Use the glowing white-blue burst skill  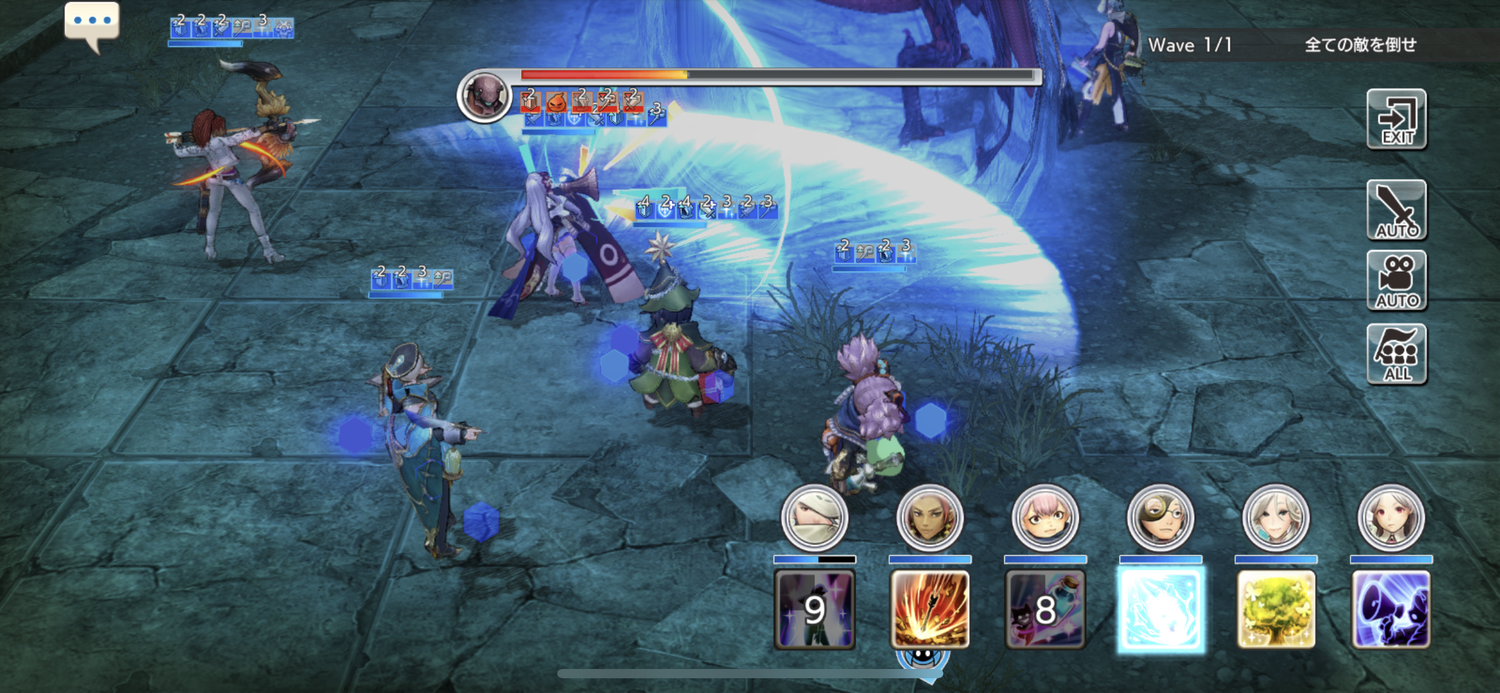[1161, 609]
